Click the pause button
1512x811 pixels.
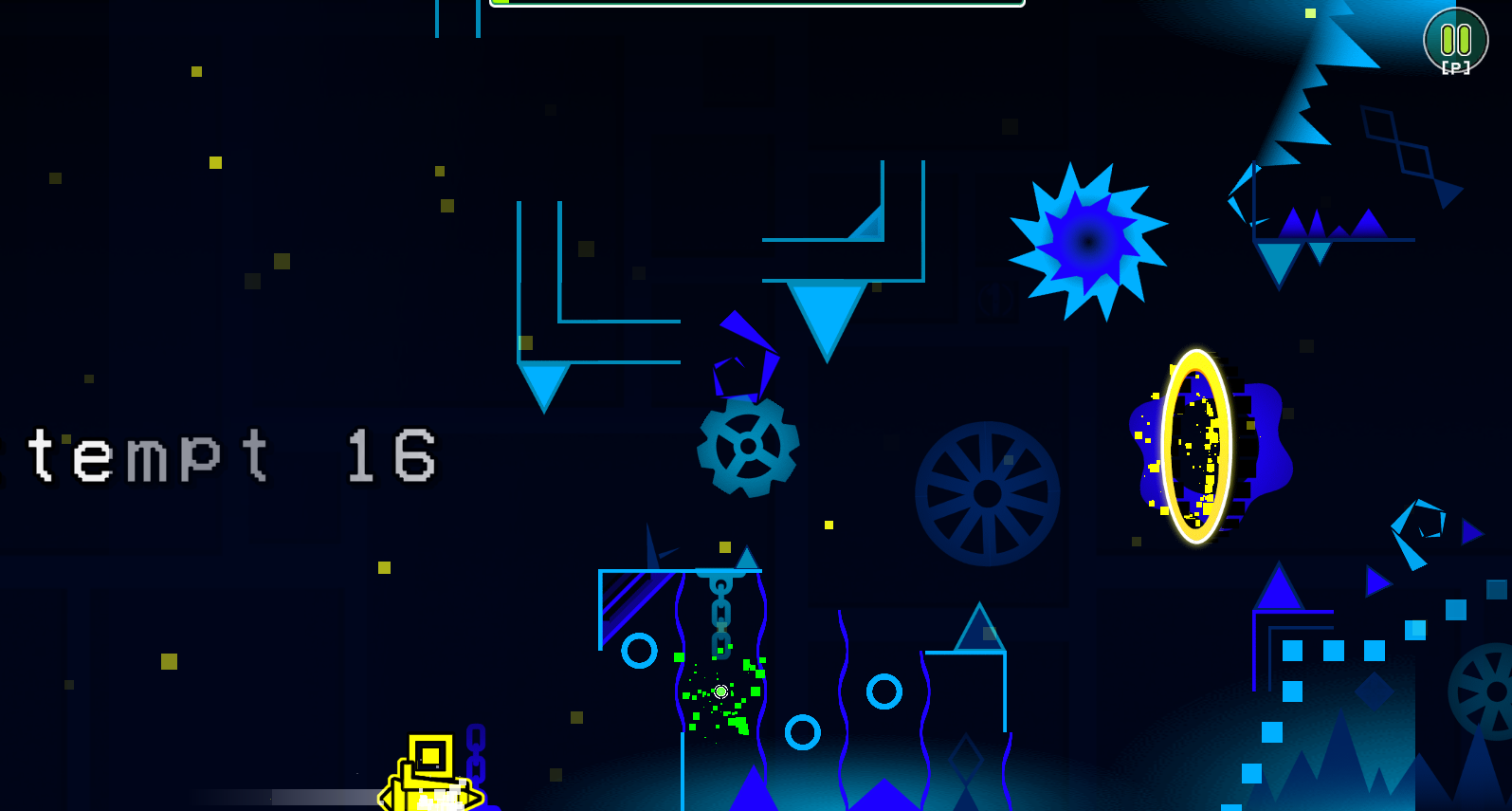click(x=1456, y=40)
